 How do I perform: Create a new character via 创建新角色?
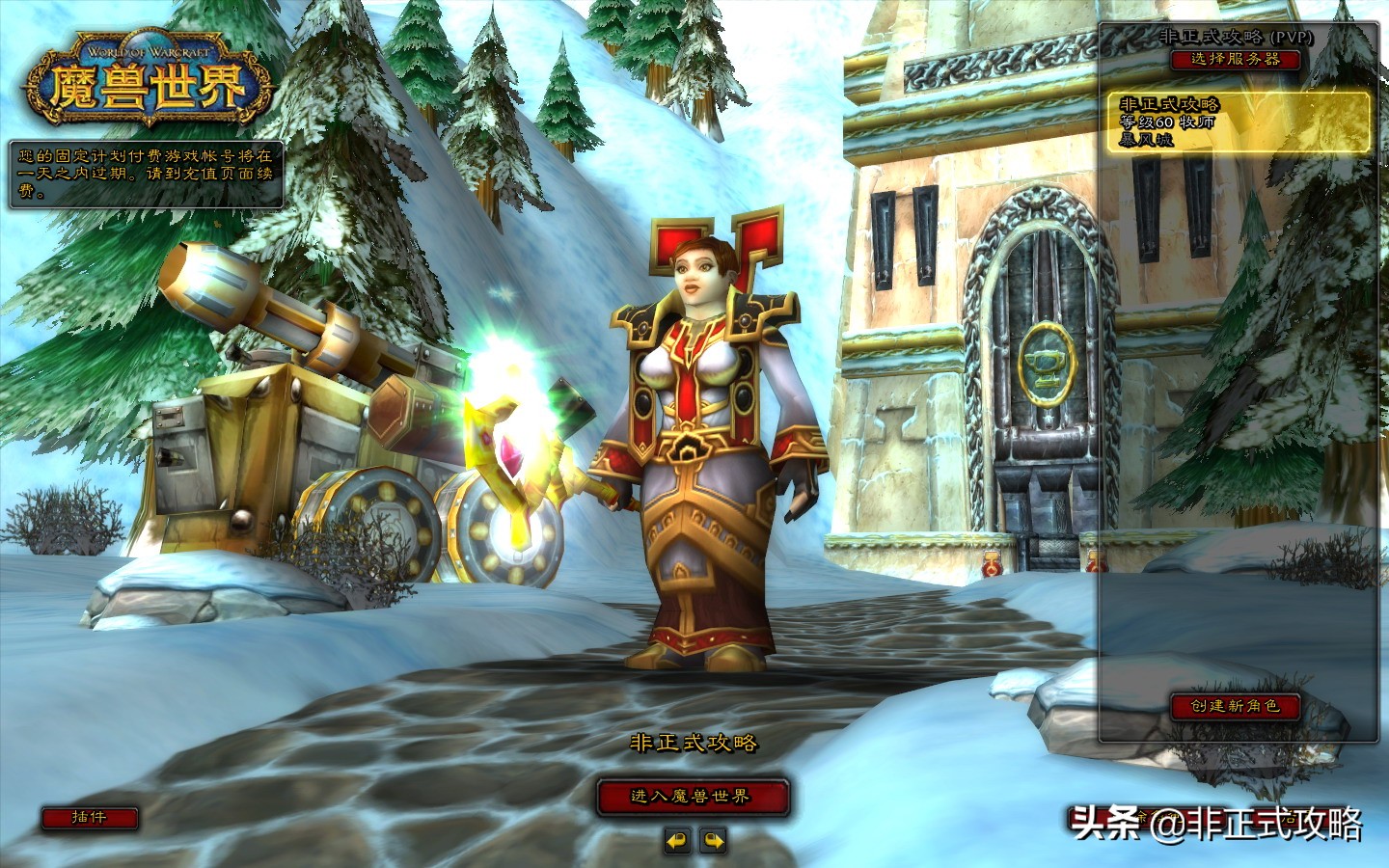(1236, 706)
